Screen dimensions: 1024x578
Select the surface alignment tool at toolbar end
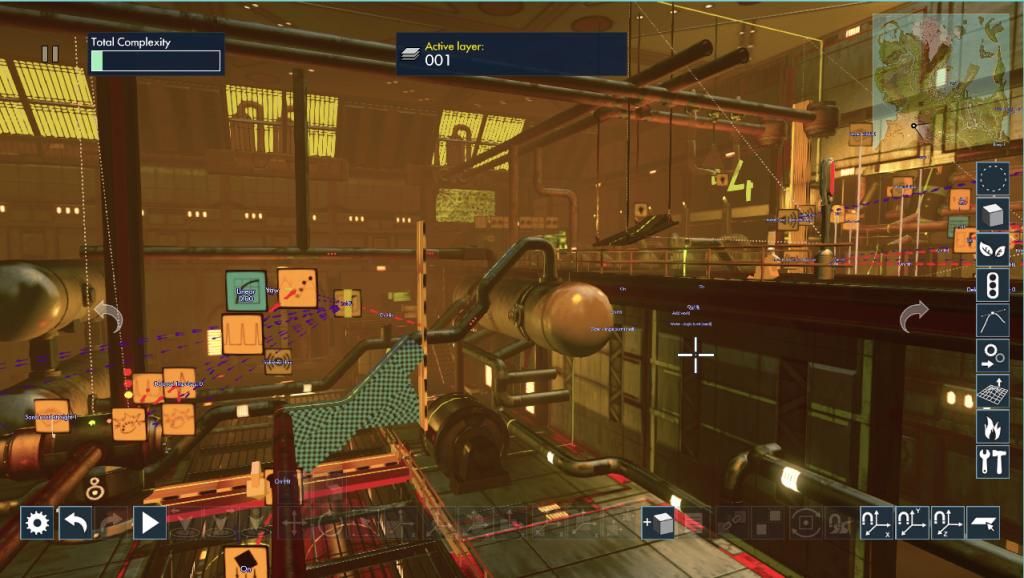click(x=983, y=523)
